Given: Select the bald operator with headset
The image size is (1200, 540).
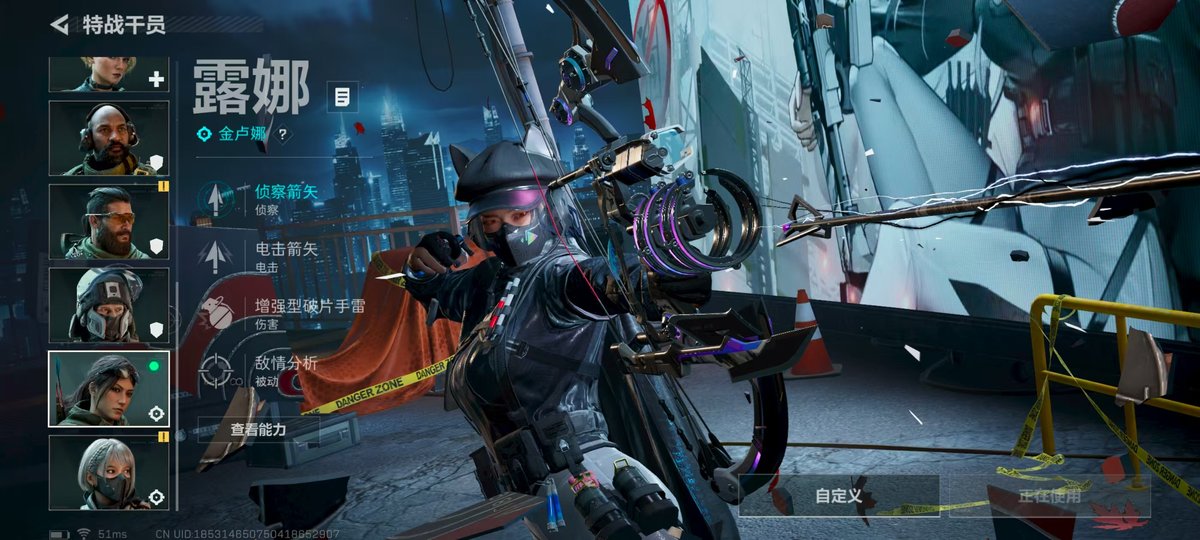Looking at the screenshot, I should click(x=109, y=138).
